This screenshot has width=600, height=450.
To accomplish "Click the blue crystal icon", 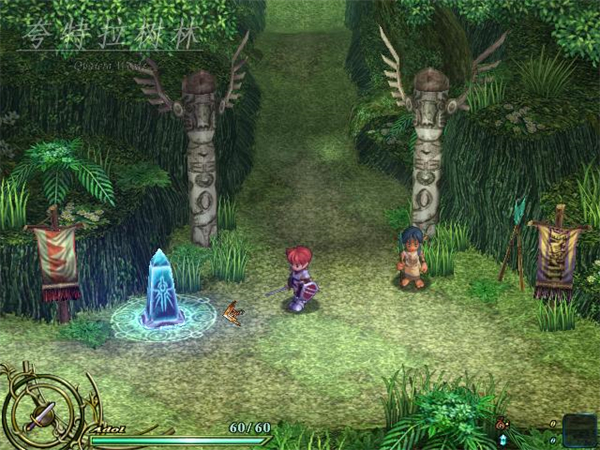I will click(501, 439).
